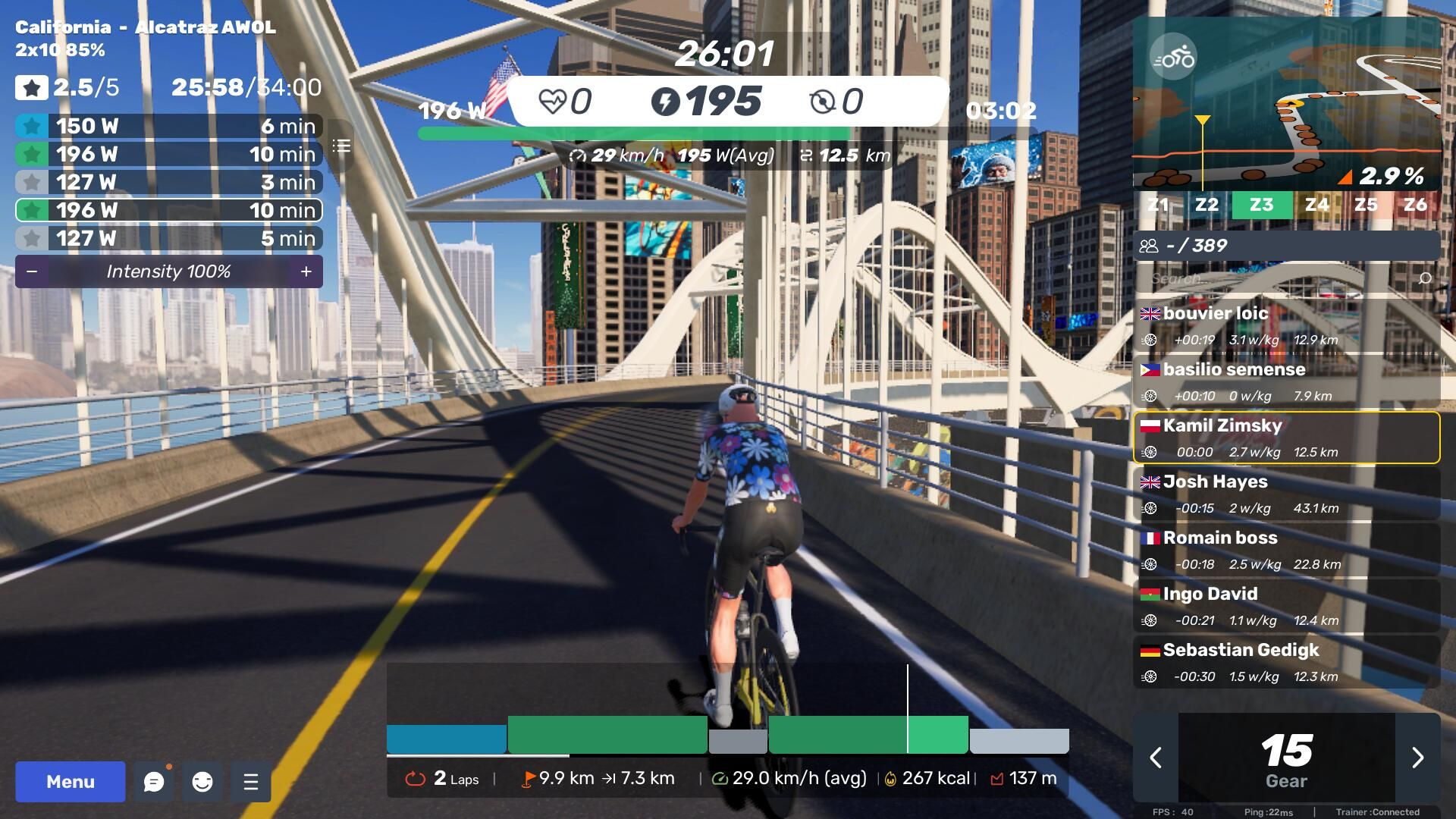Open the chat message bubble icon

click(x=154, y=782)
